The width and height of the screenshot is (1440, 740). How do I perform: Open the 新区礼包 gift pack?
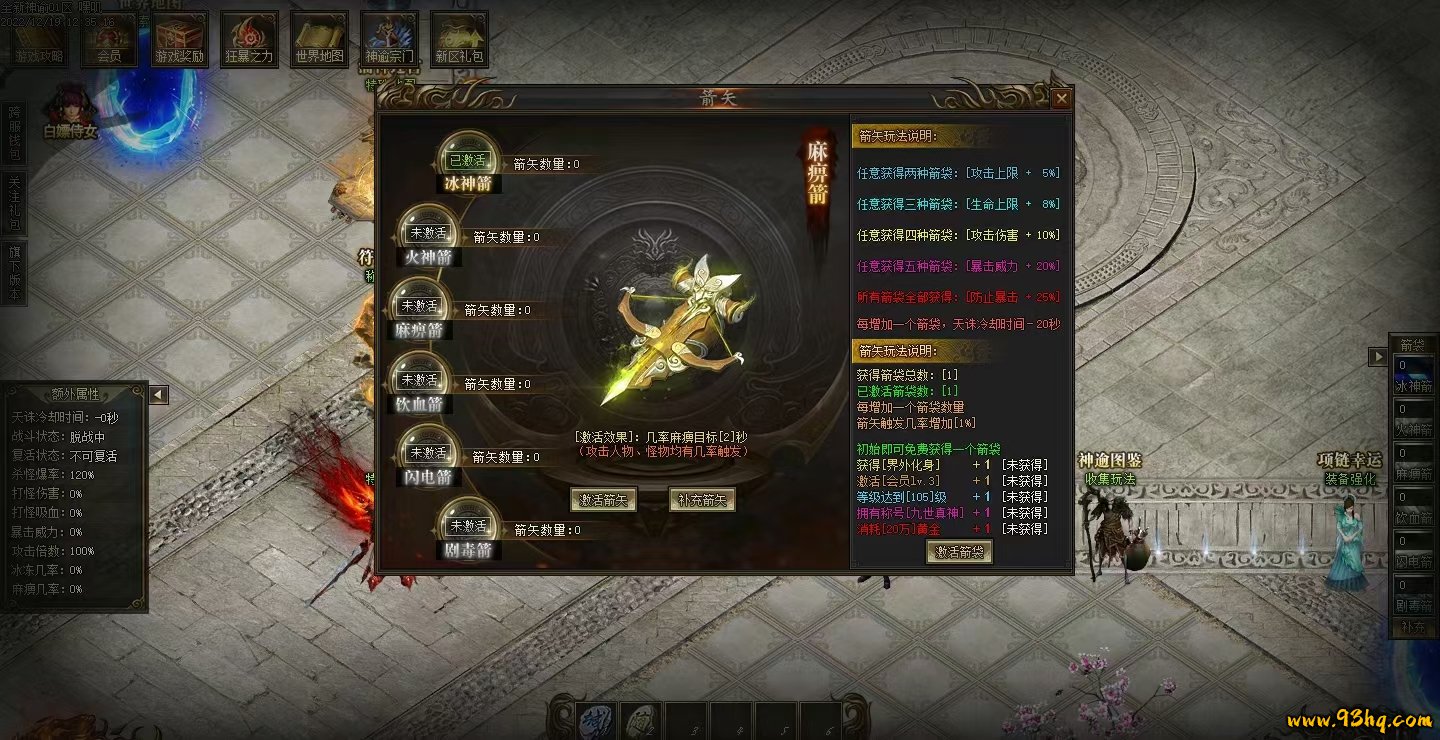coord(459,40)
